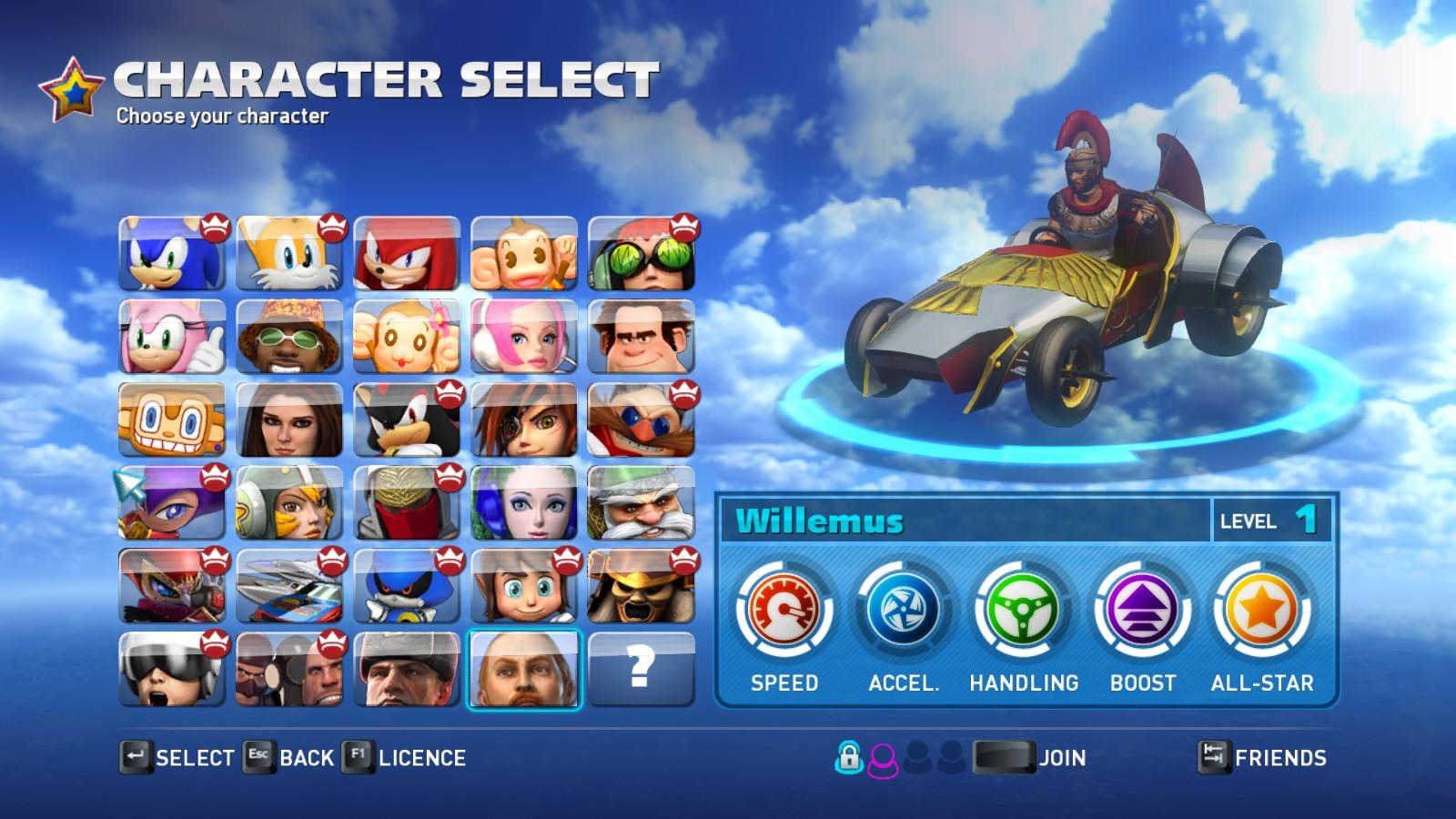Select Sonic the Hedgehog portrait
The image size is (1456, 819).
(x=172, y=254)
